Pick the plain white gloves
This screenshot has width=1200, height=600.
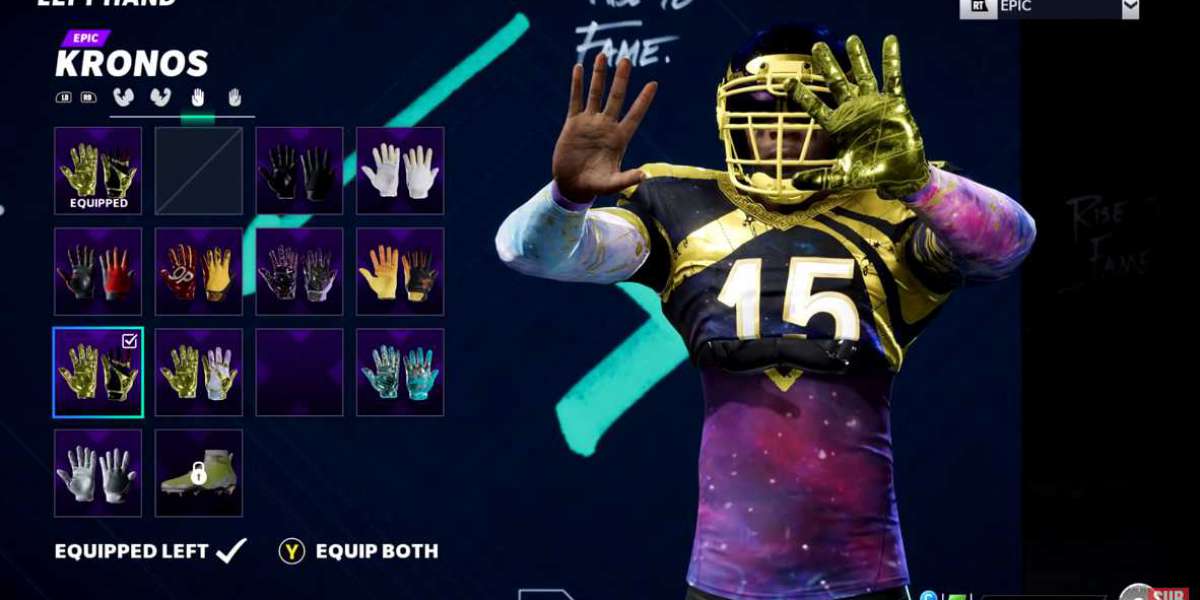tap(400, 171)
